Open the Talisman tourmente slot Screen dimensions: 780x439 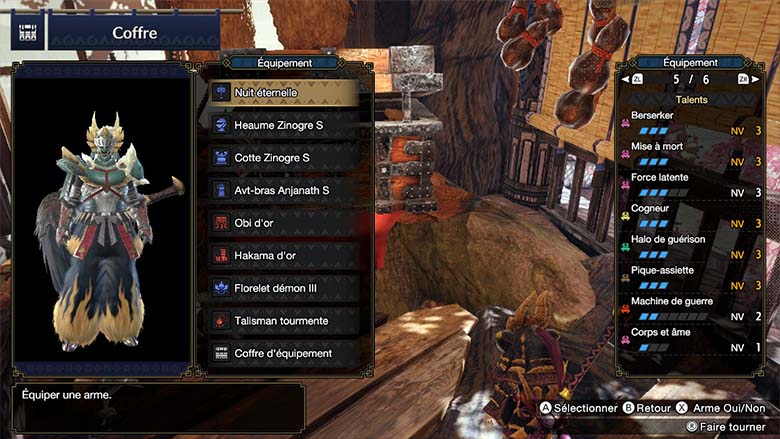click(x=285, y=321)
